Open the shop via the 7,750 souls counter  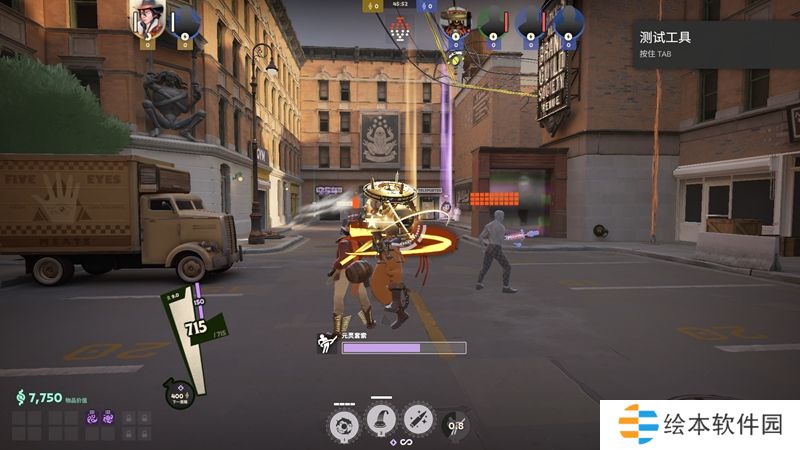click(x=40, y=397)
